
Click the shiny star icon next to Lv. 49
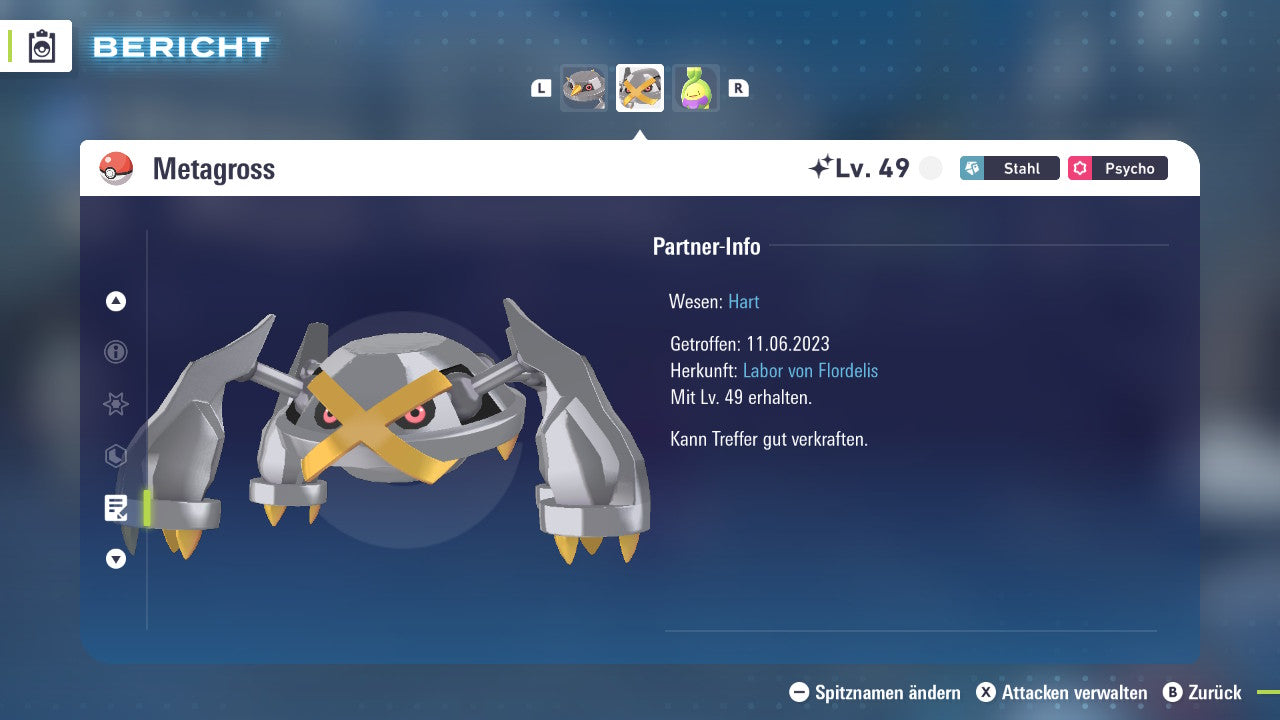point(820,167)
